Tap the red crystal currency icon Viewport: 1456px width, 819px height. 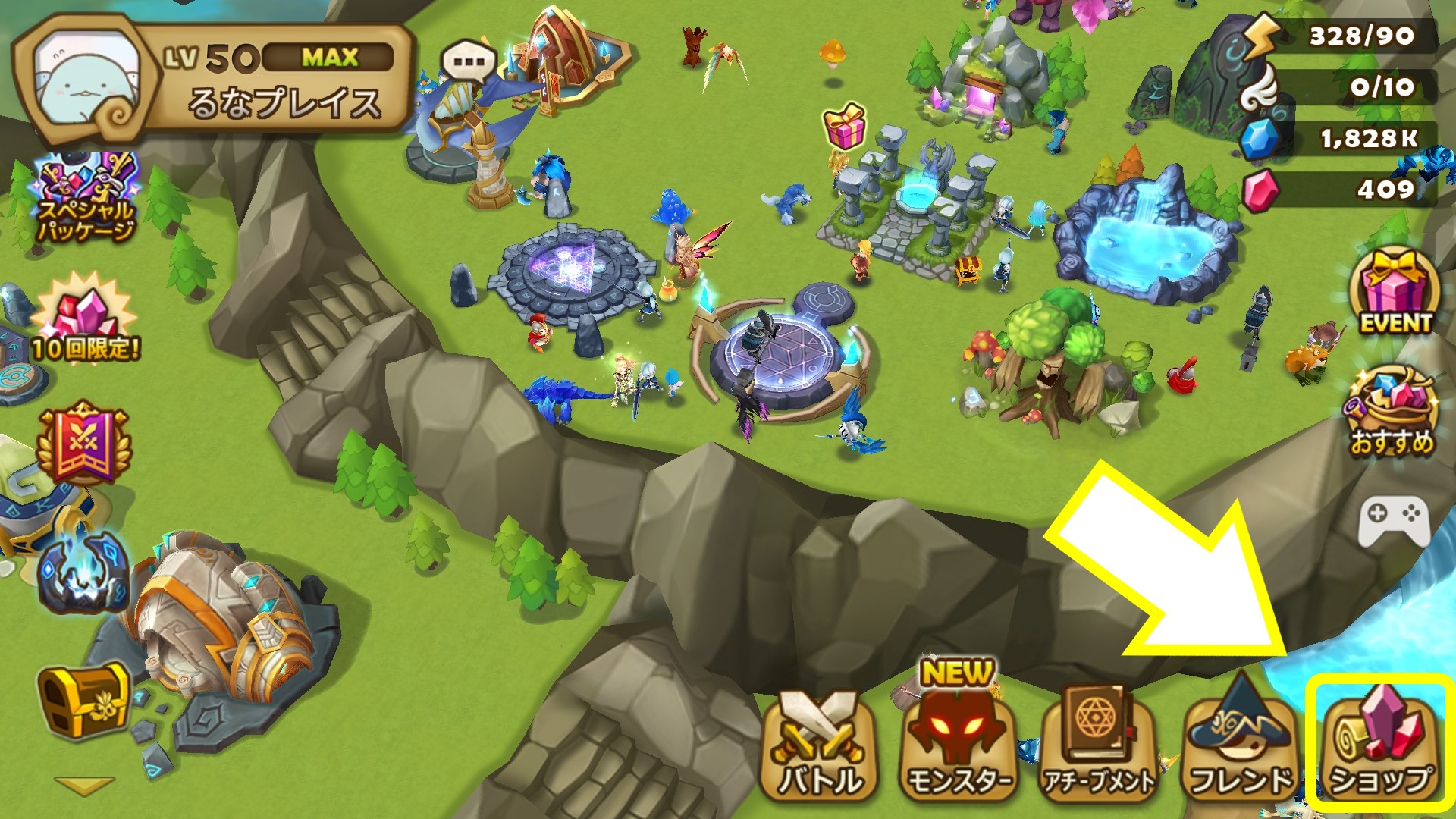coord(1260,190)
